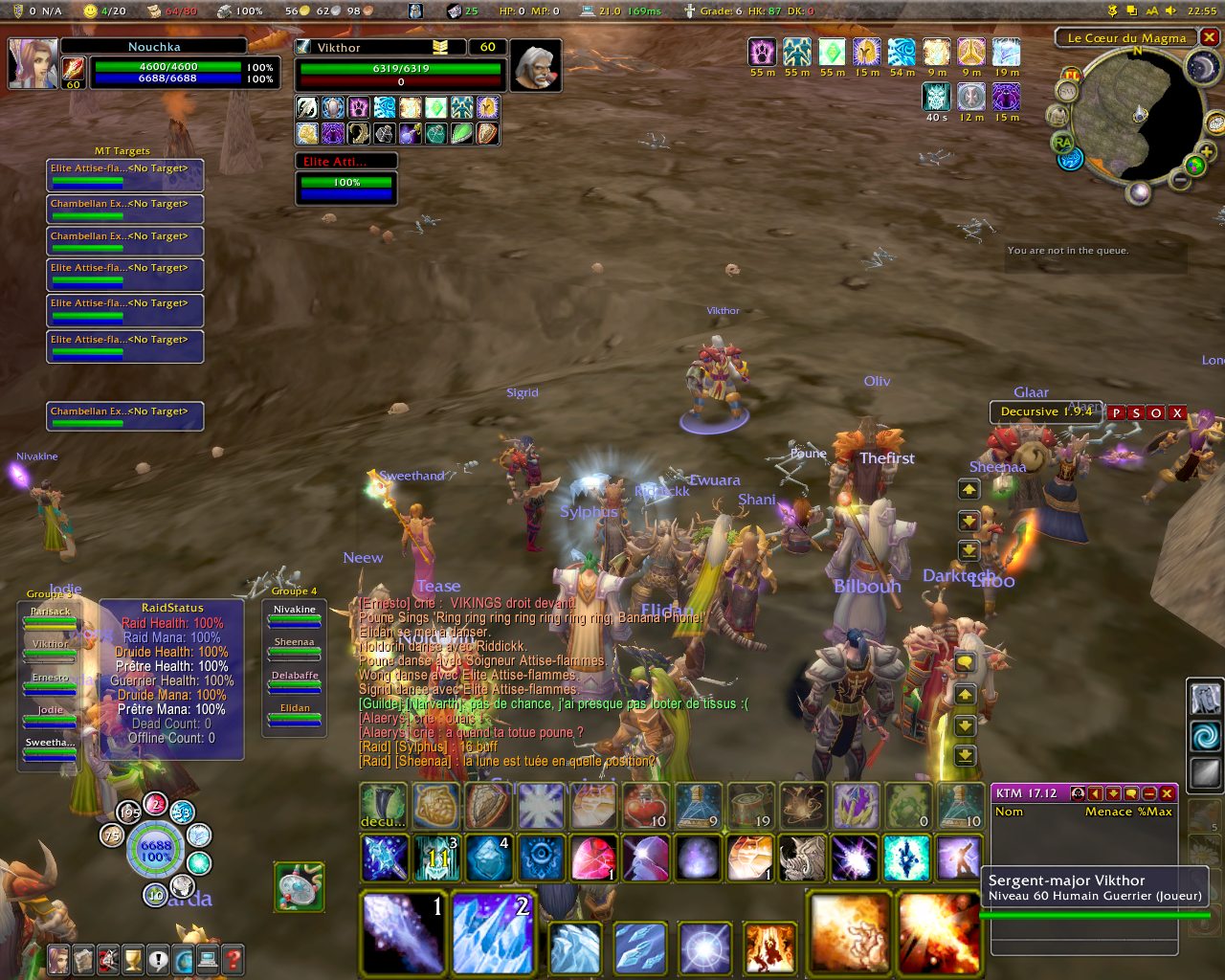
Task: Click the Vikthor target portrait
Action: [535, 65]
